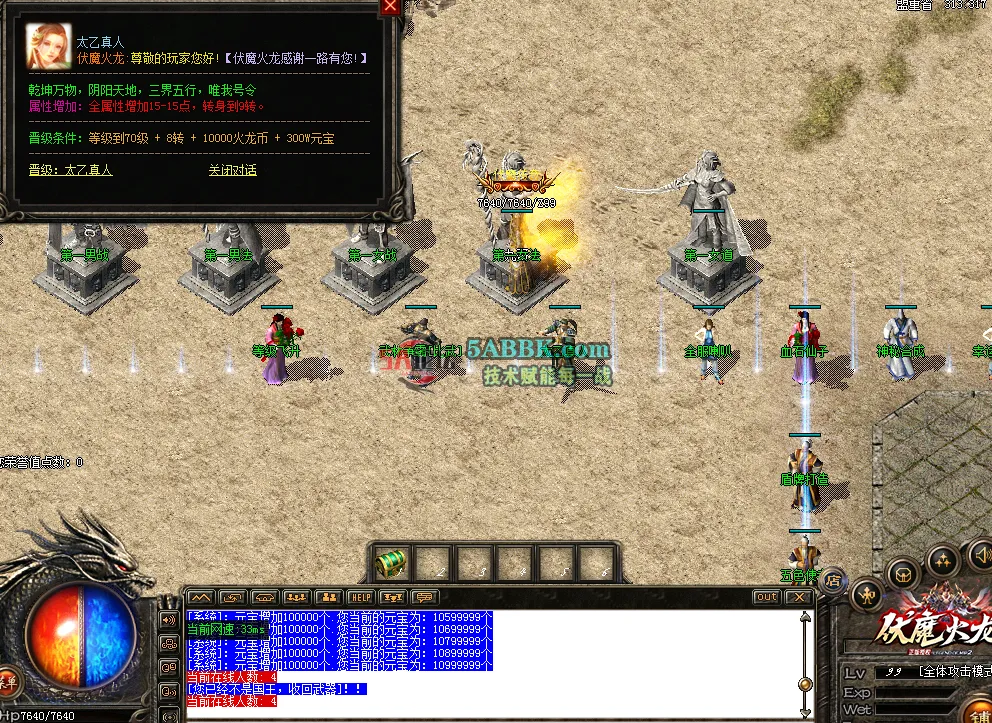Close the chat panel with its X button

point(798,597)
